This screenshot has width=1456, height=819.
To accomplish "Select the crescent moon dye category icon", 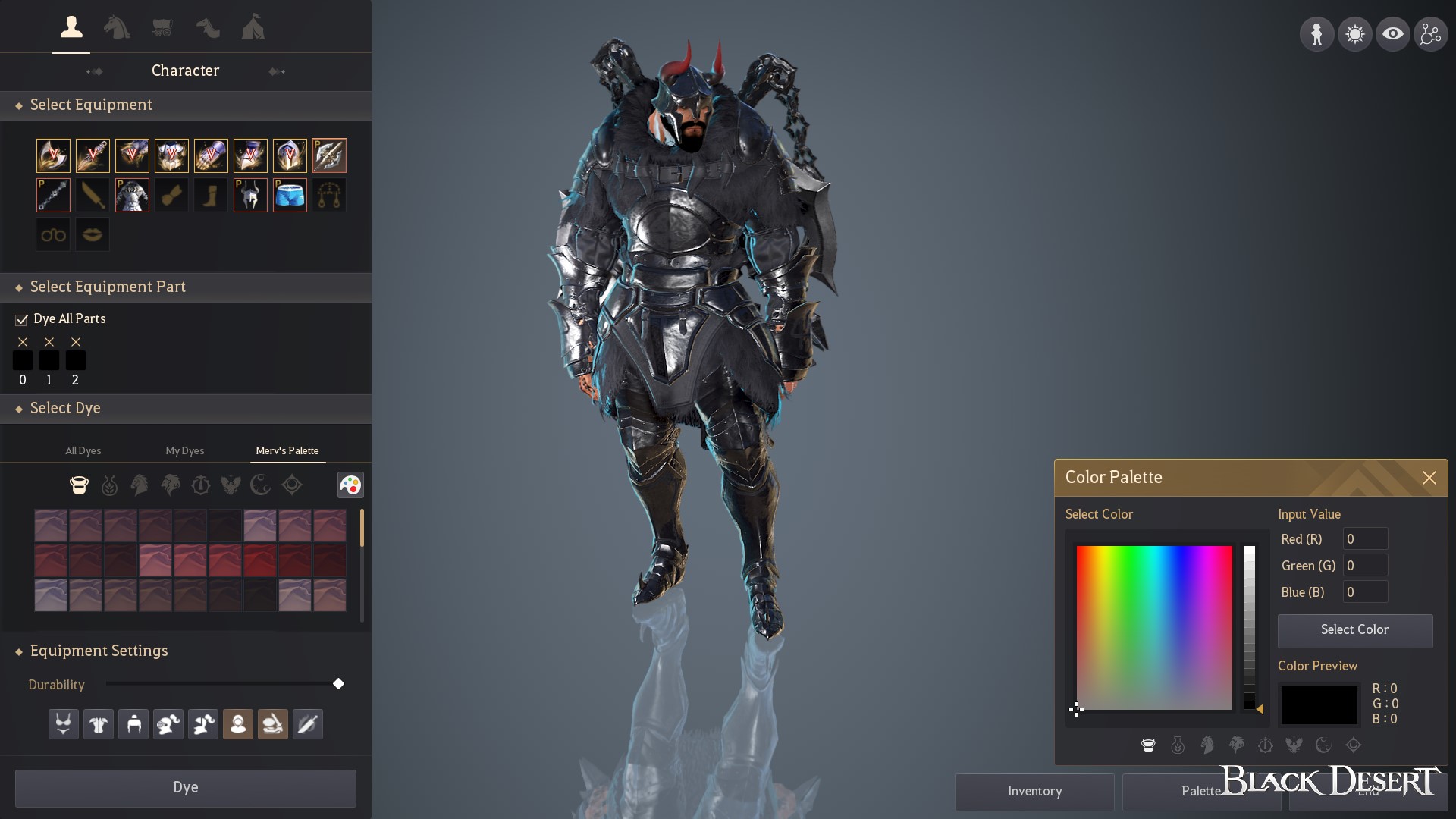I will [x=261, y=485].
